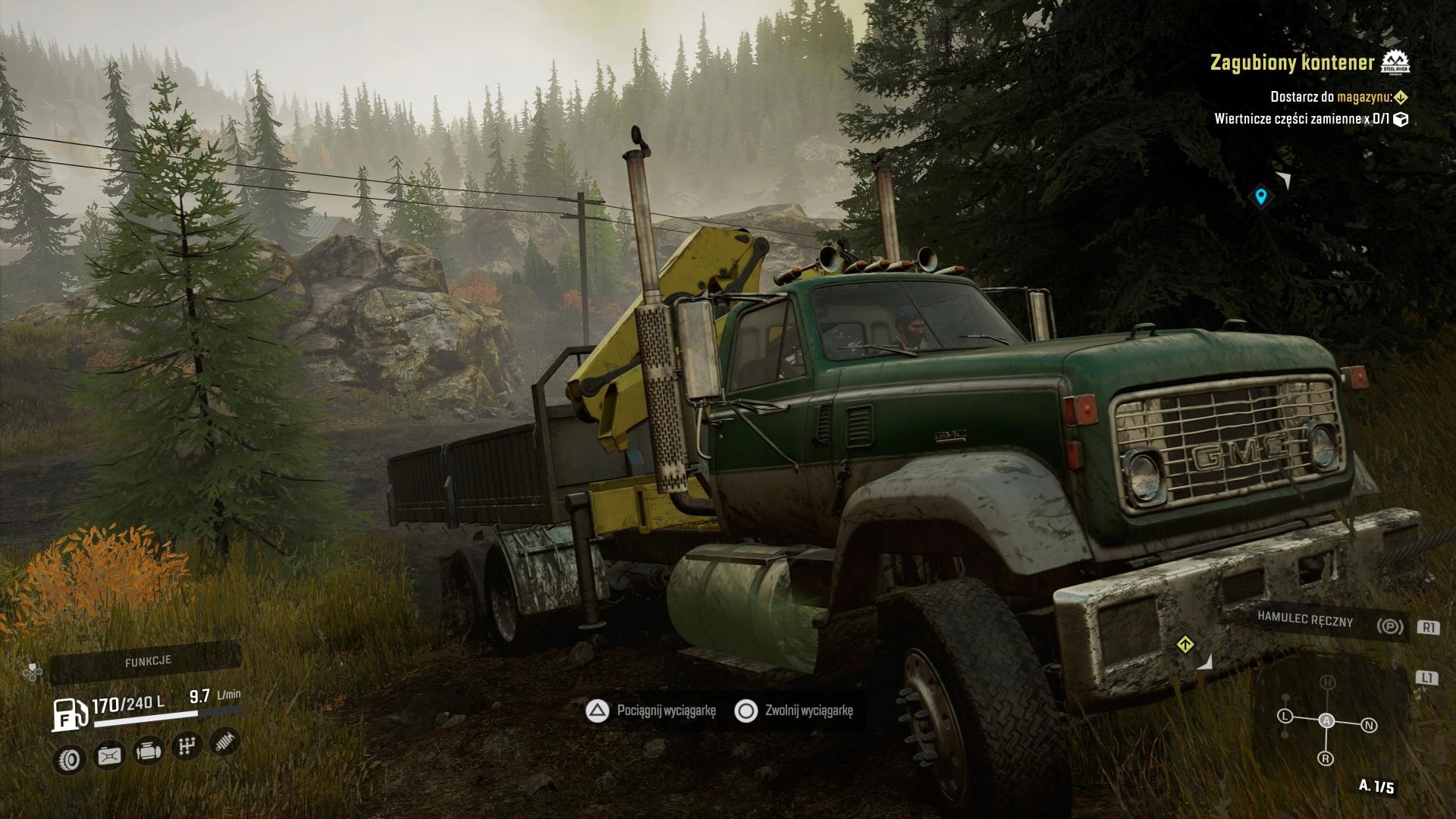Viewport: 1456px width, 819px height.
Task: Shift gearbox into Neutral (N)
Action: click(1369, 725)
